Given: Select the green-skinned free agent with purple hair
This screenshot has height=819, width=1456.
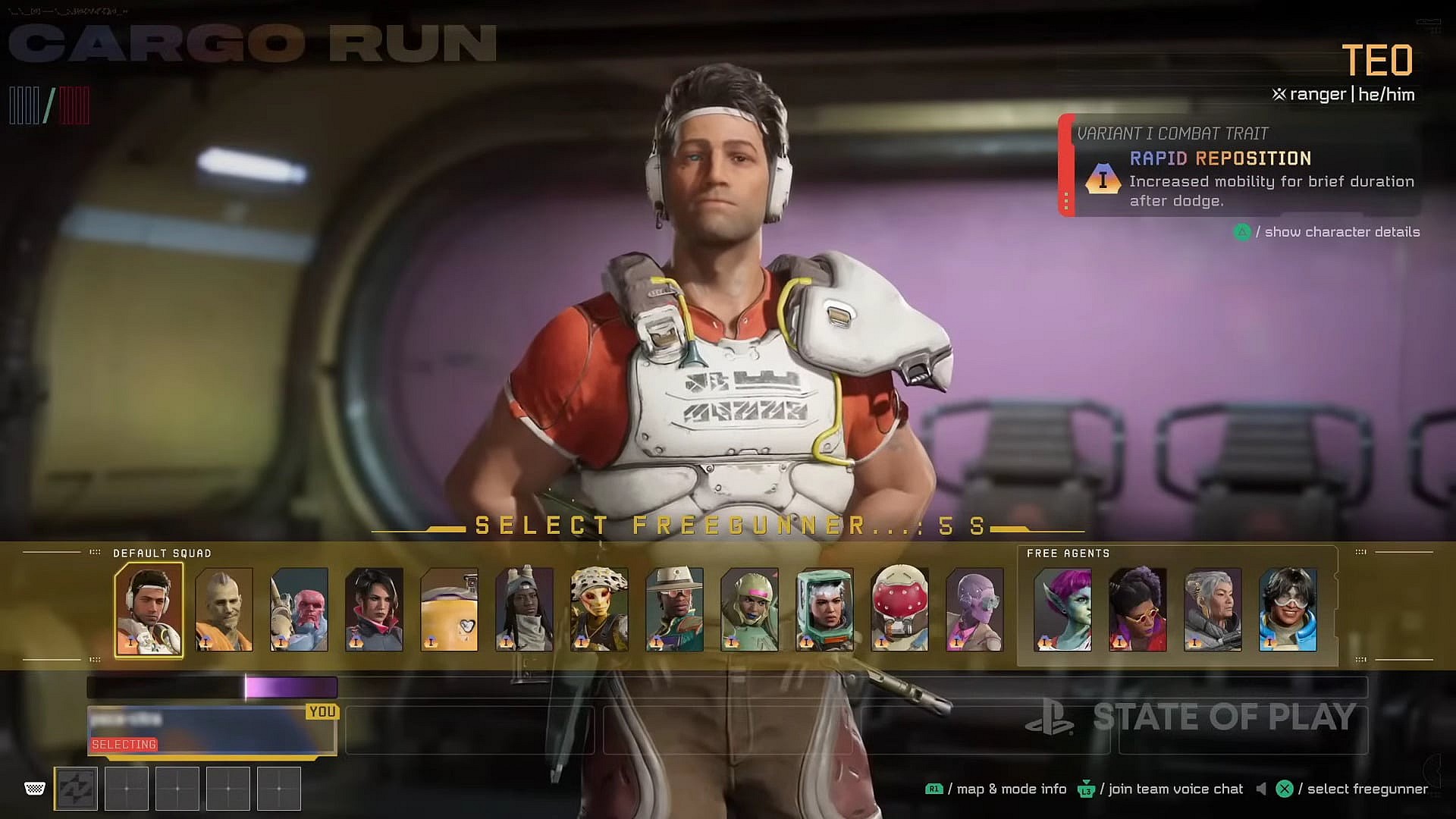Looking at the screenshot, I should tap(1062, 610).
